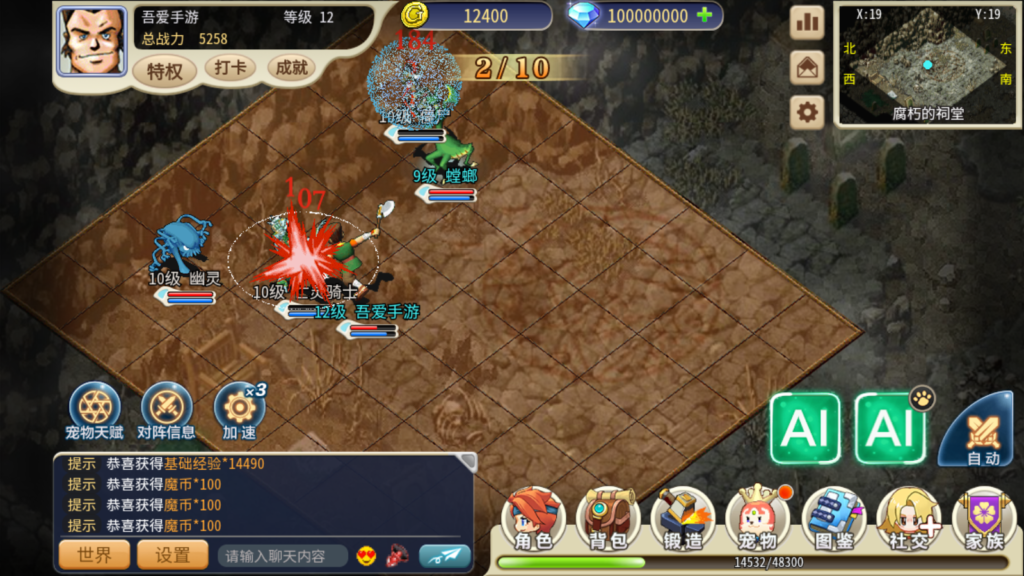
Task: Open the 锻造 forging menu
Action: click(682, 520)
